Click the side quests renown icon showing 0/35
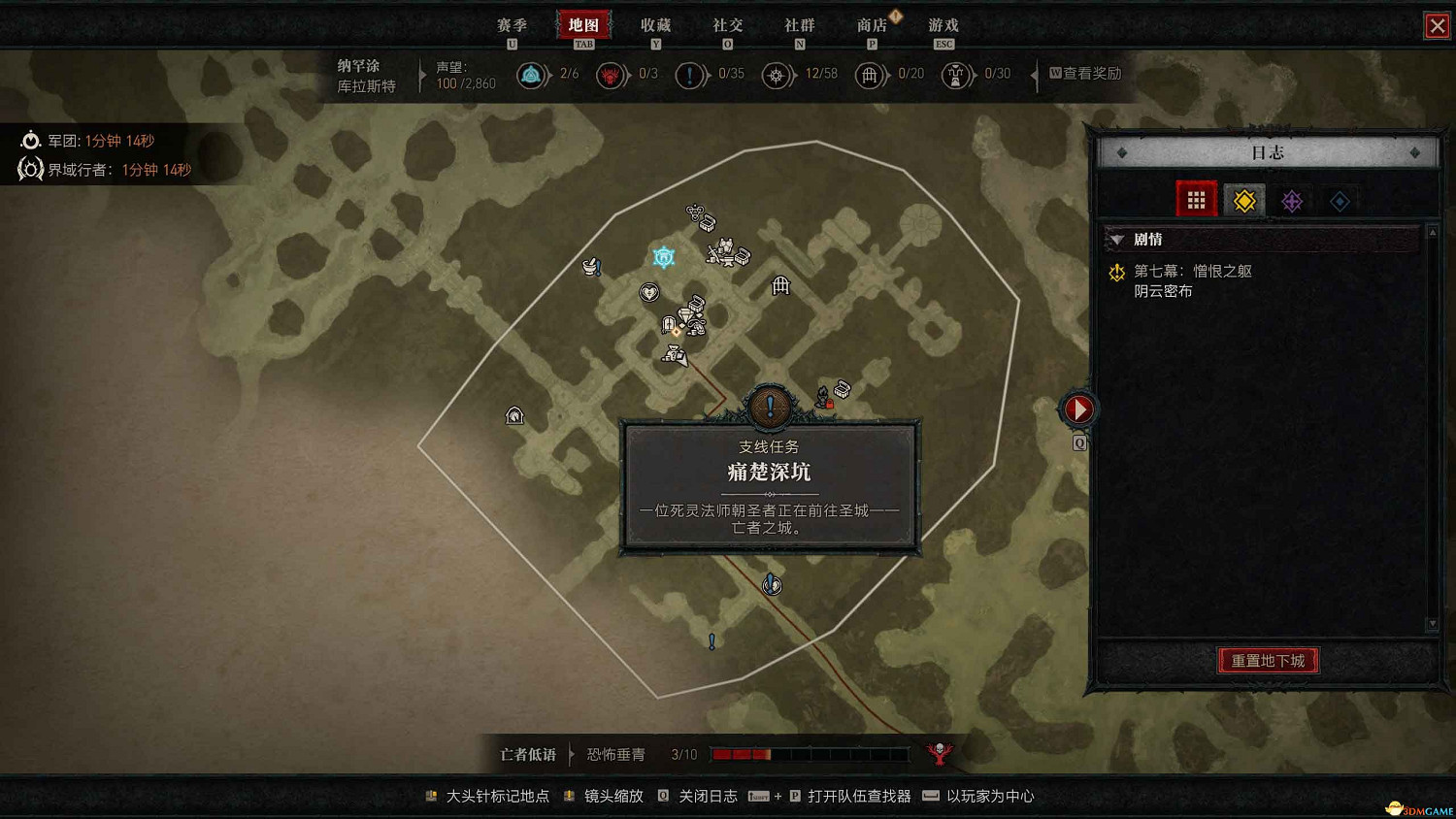 click(691, 75)
